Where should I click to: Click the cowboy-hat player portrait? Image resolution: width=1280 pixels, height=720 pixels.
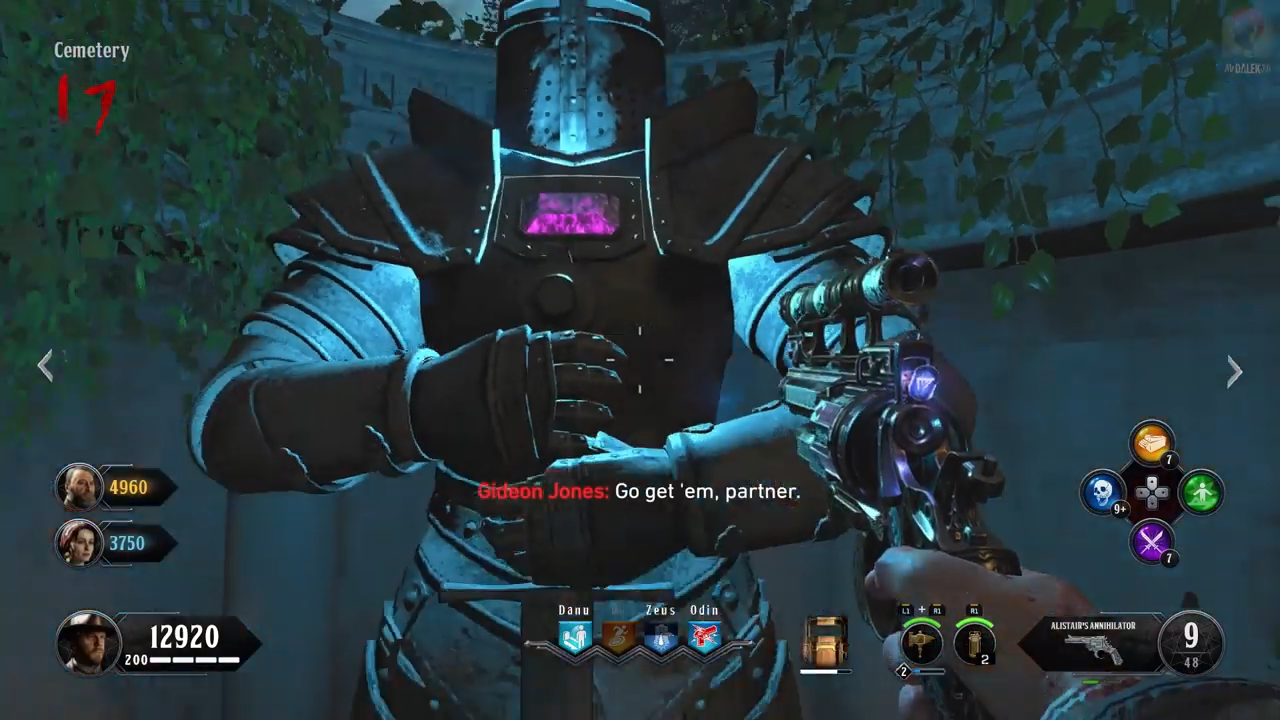(x=87, y=640)
